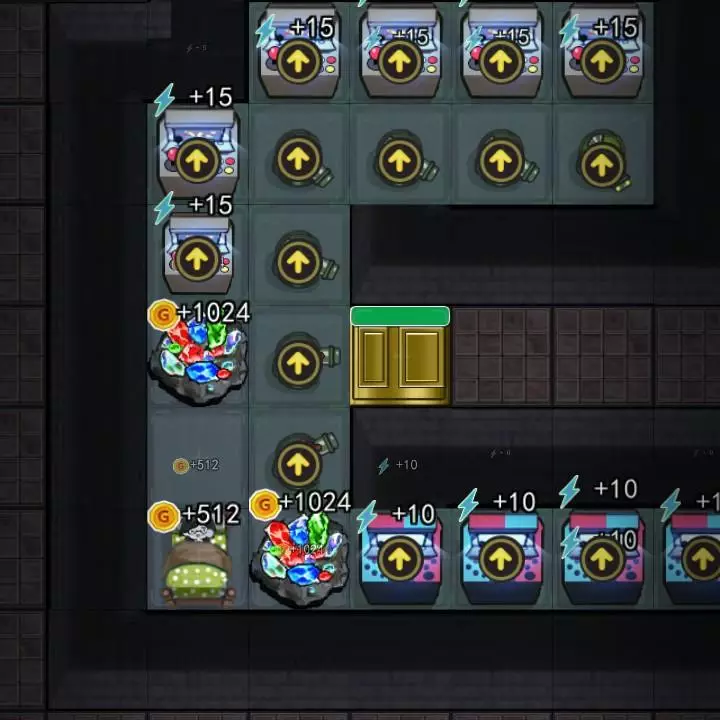The width and height of the screenshot is (720, 720).
Task: Tap the upgrade arrow on the turret touching the golden door
Action: pos(298,363)
